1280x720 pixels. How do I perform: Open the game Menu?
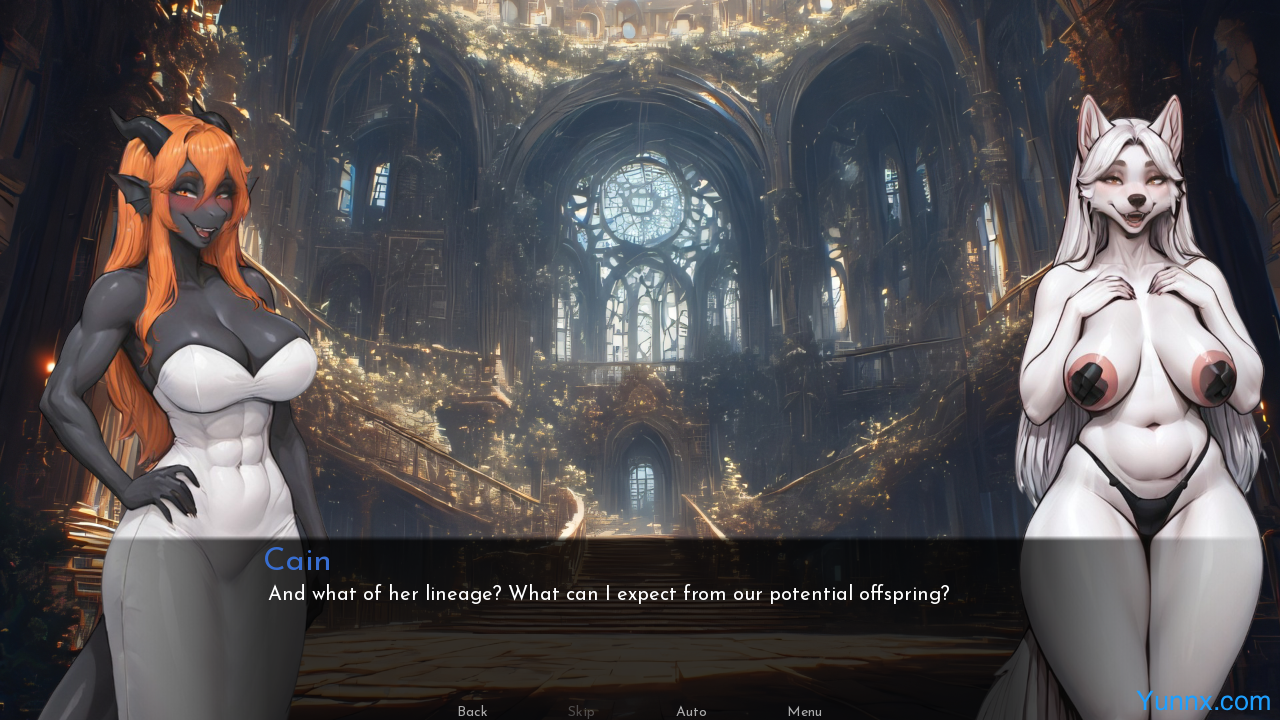point(804,711)
